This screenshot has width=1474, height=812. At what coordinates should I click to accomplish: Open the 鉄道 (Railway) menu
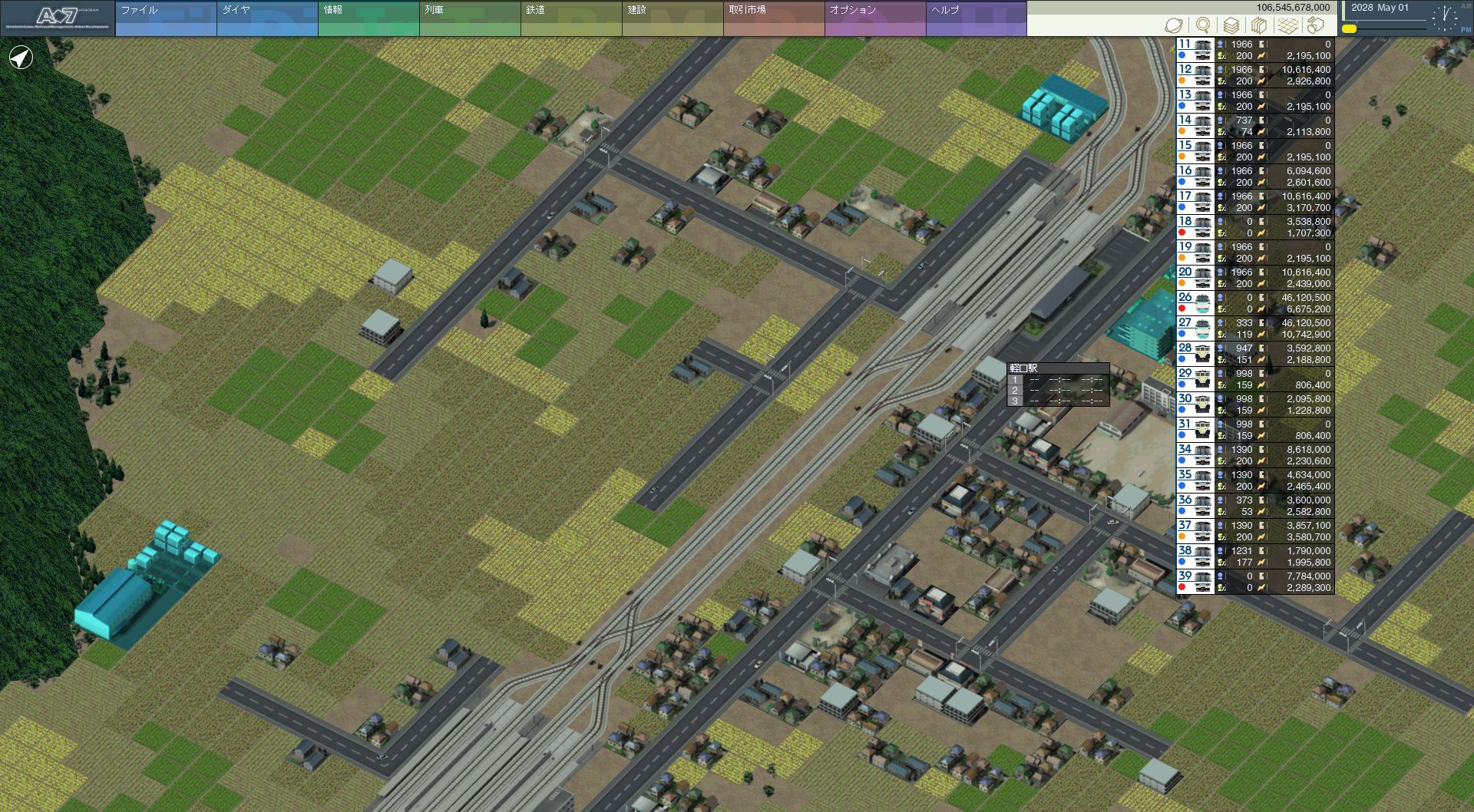pos(570,18)
